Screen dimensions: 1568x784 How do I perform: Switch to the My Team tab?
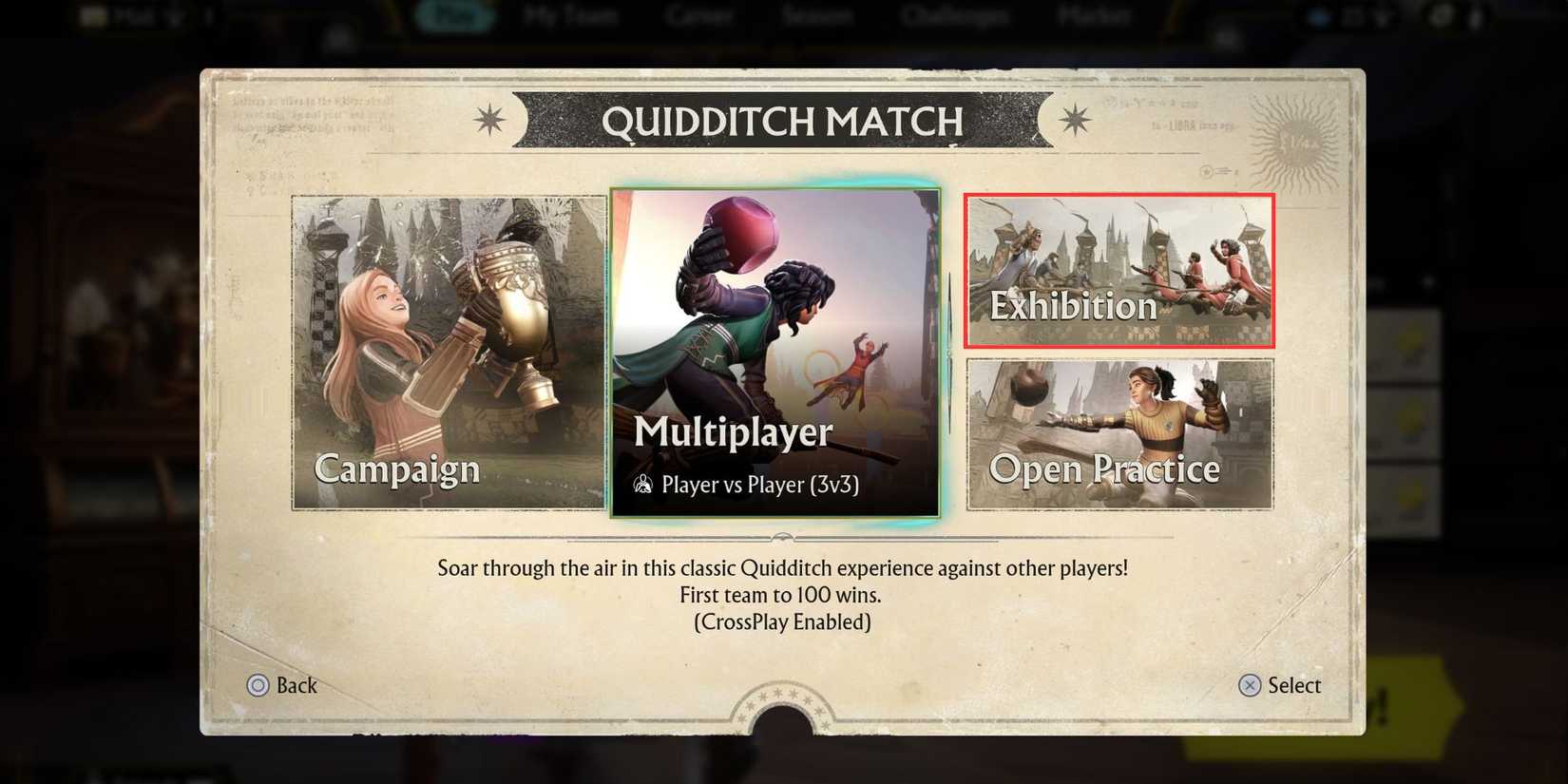pyautogui.click(x=570, y=14)
